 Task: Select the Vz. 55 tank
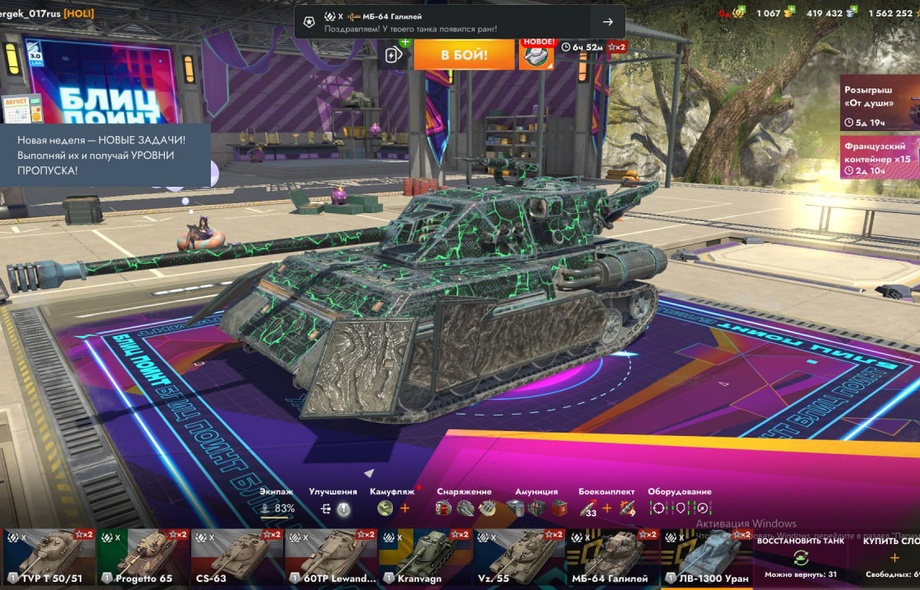[x=519, y=558]
